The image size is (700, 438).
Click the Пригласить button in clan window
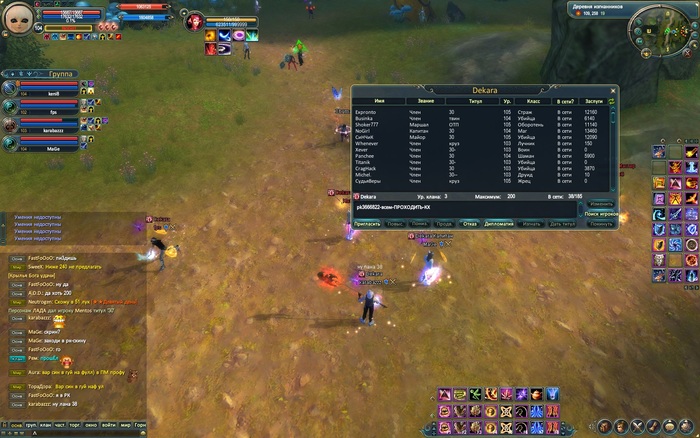tap(367, 224)
